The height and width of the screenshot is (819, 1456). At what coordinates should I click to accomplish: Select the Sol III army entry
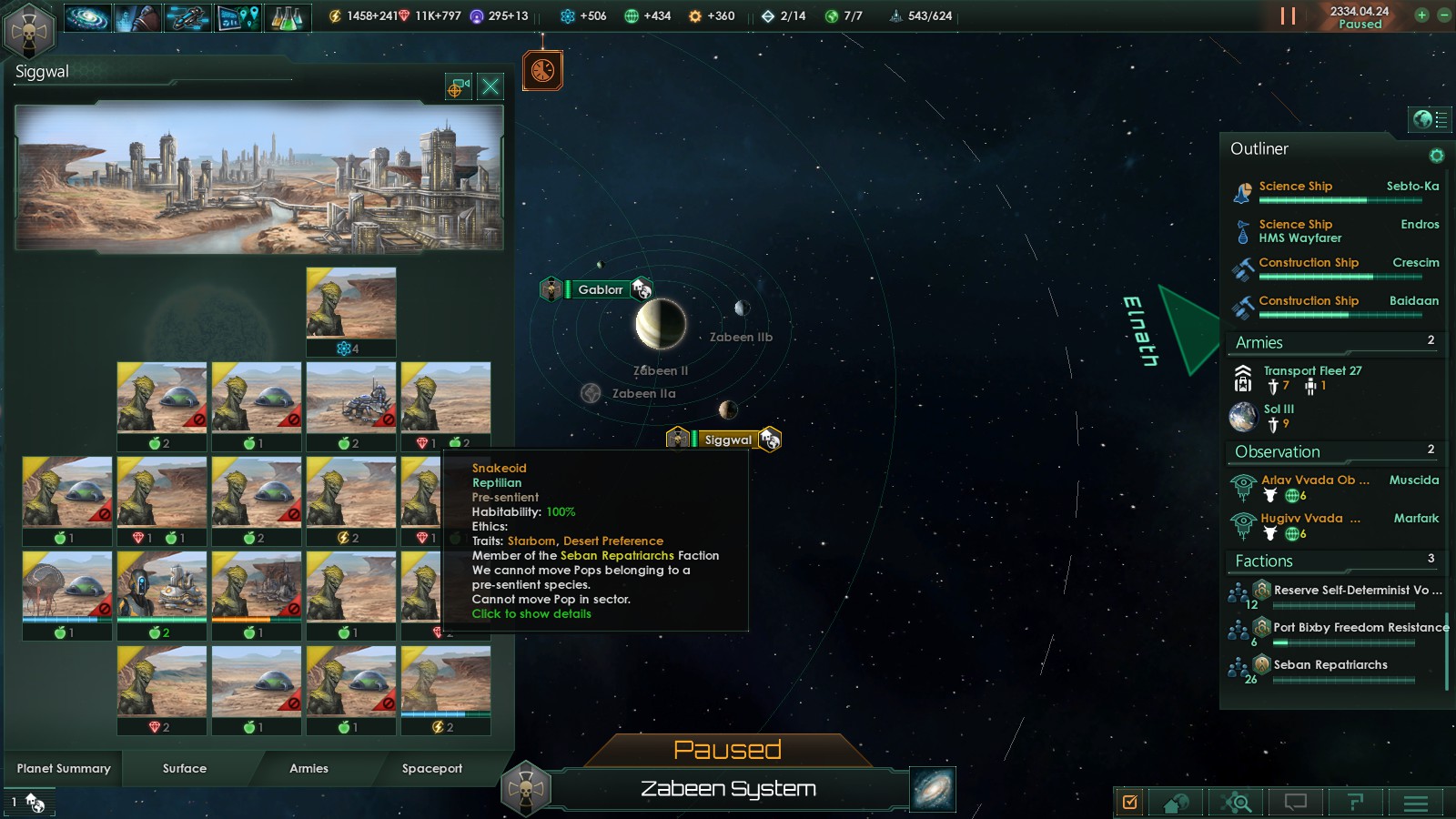(1278, 409)
